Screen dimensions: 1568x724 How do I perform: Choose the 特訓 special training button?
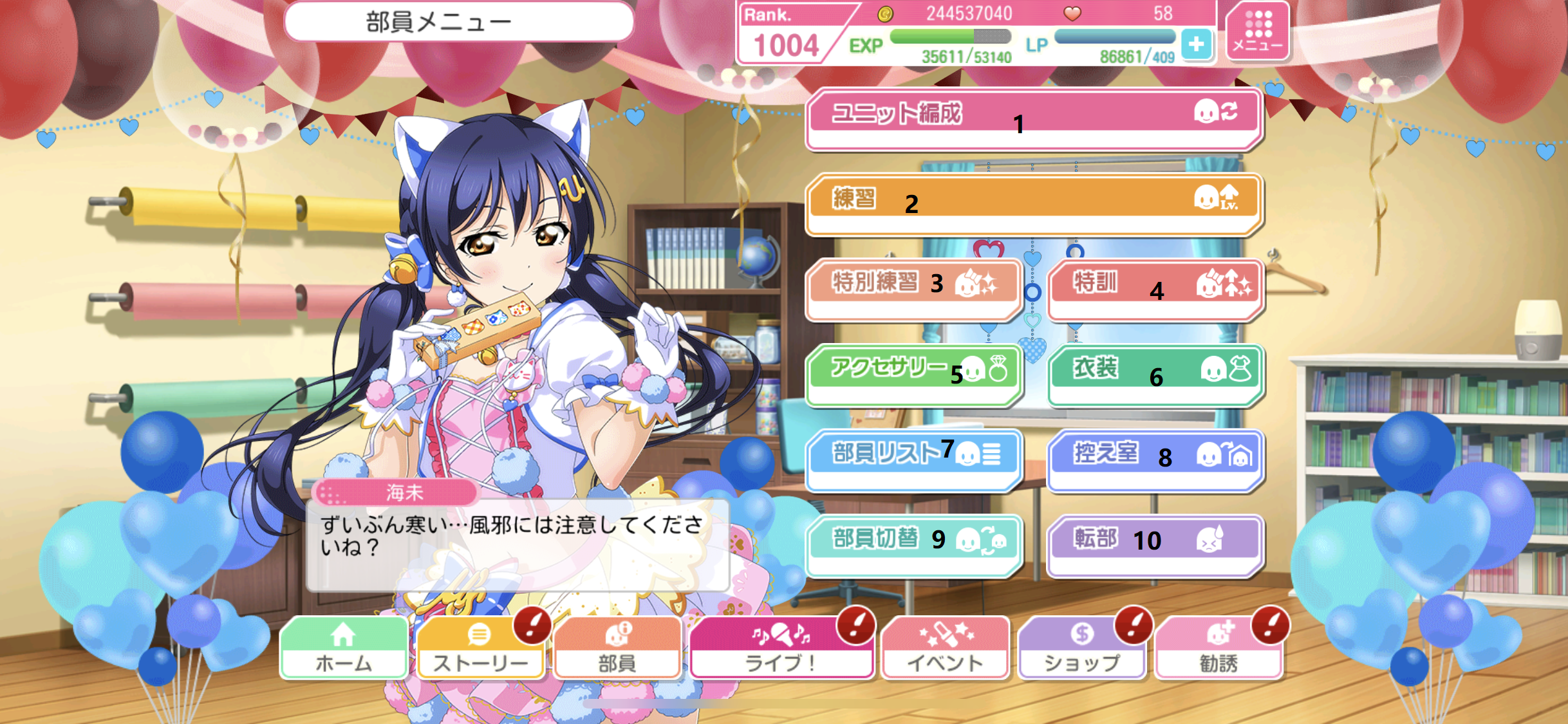point(1155,289)
